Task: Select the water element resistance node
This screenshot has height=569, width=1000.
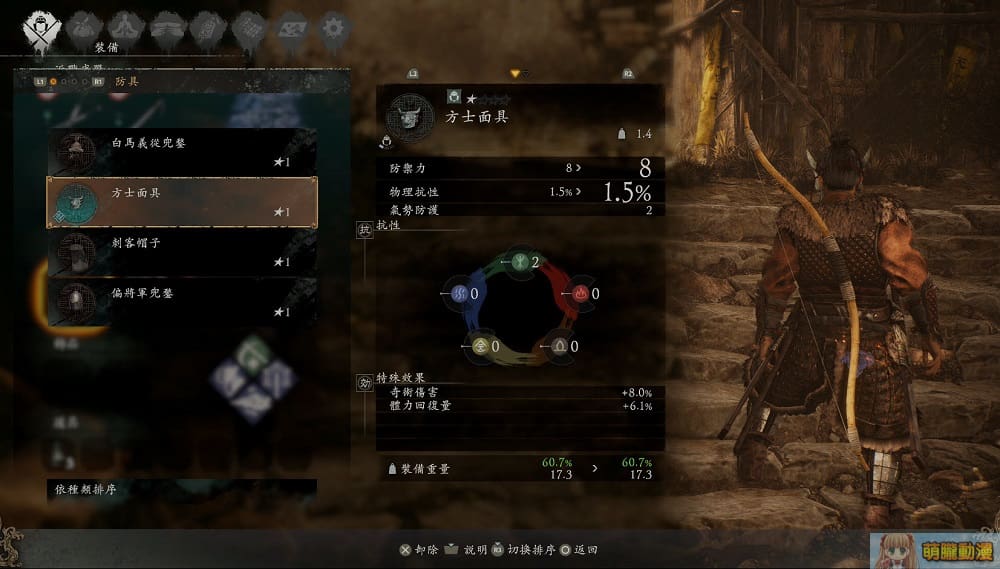Action: point(460,294)
